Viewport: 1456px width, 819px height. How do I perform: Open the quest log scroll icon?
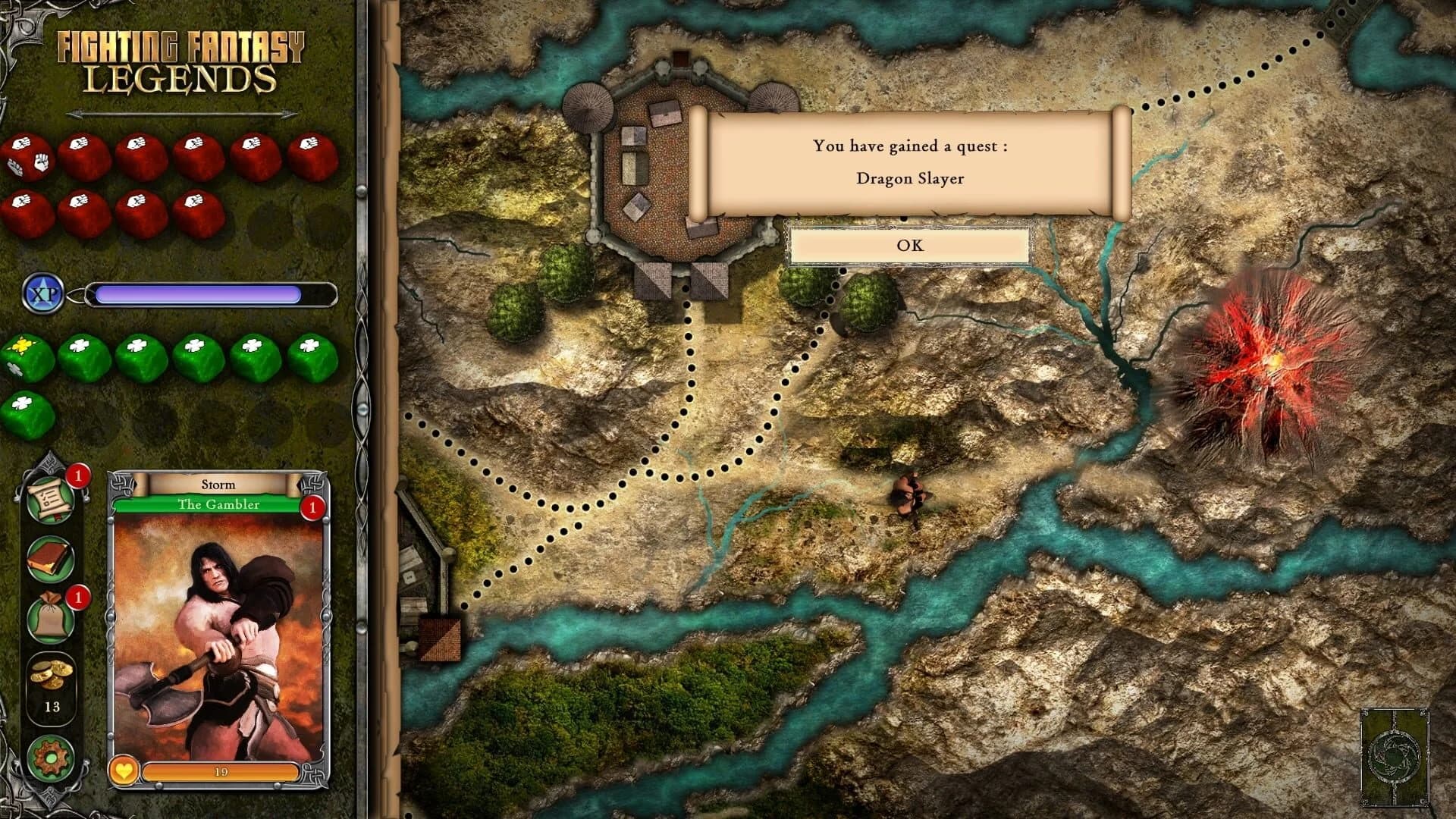tap(50, 499)
